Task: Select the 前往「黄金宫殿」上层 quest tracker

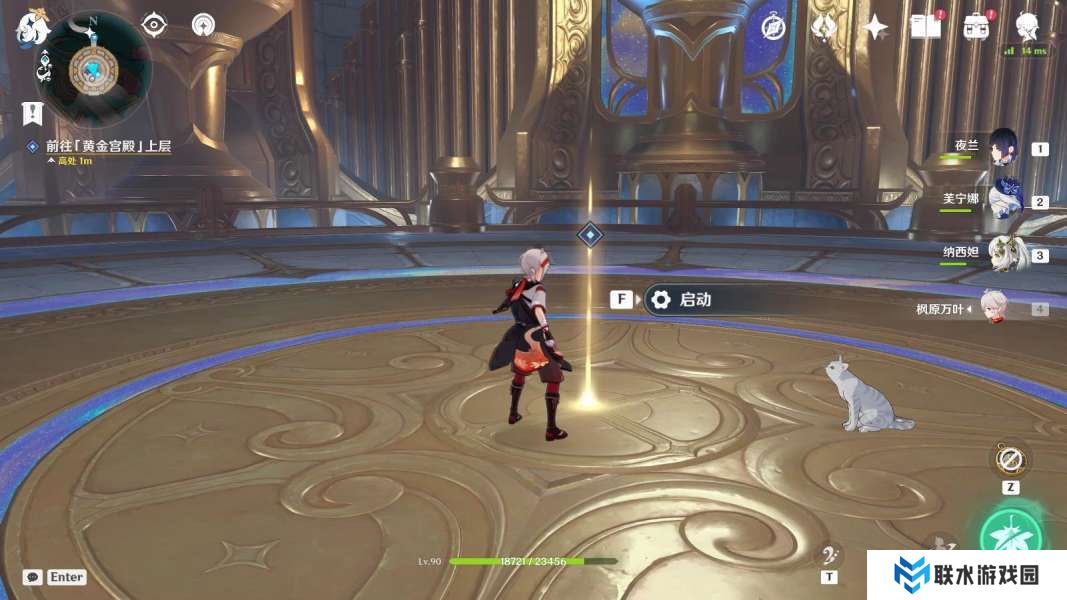Action: (x=108, y=146)
